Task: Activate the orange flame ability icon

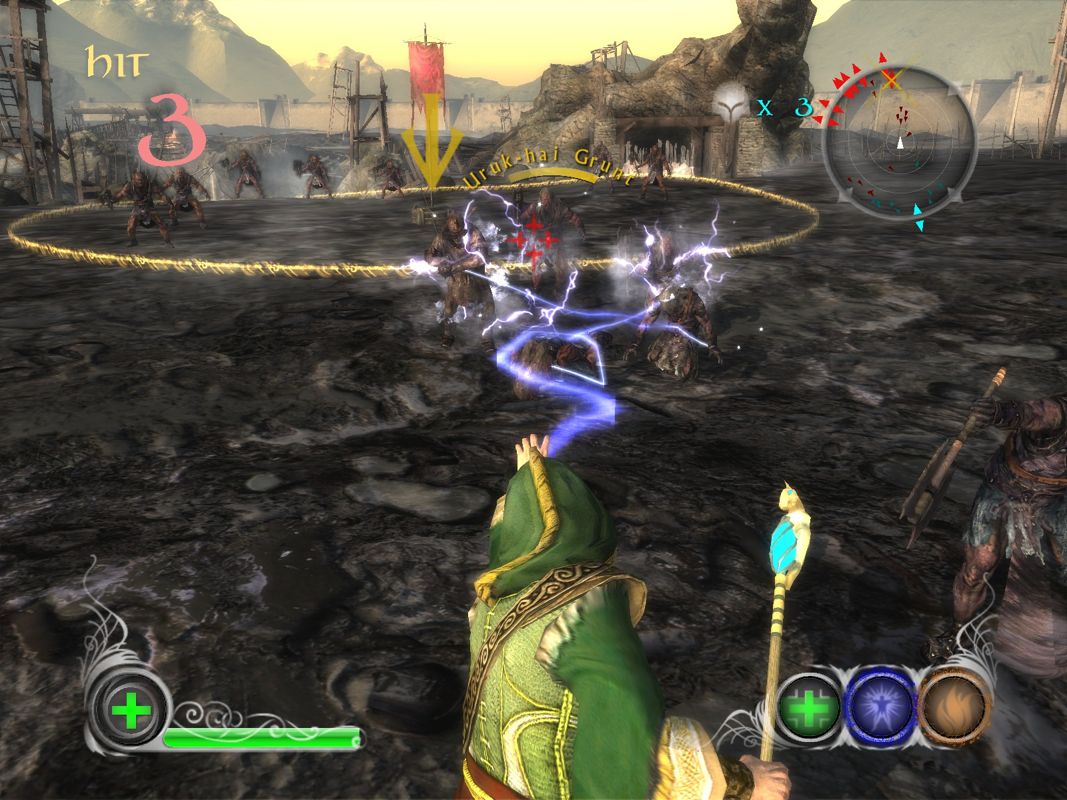Action: tap(954, 708)
